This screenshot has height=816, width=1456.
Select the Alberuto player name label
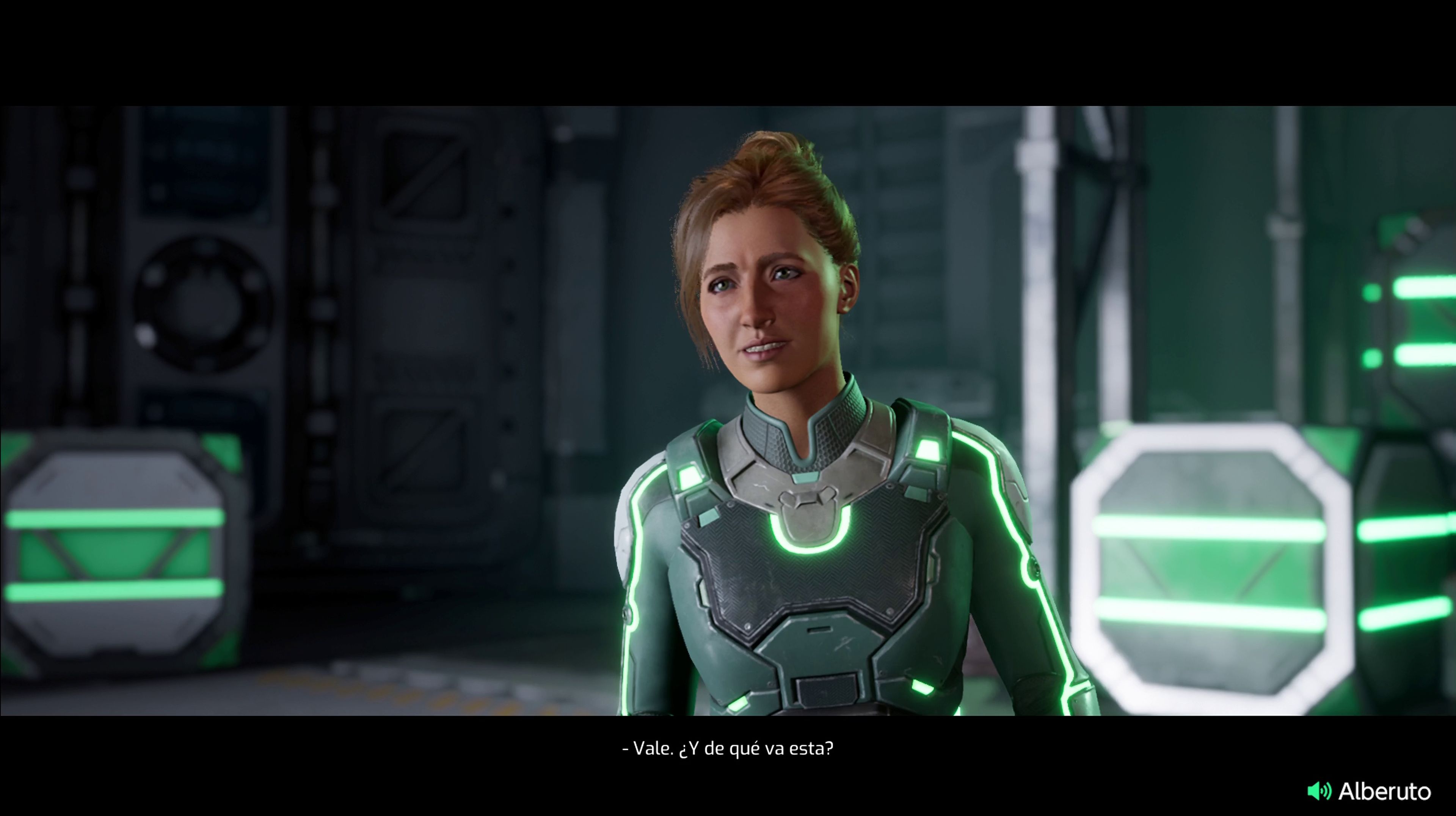[1384, 791]
